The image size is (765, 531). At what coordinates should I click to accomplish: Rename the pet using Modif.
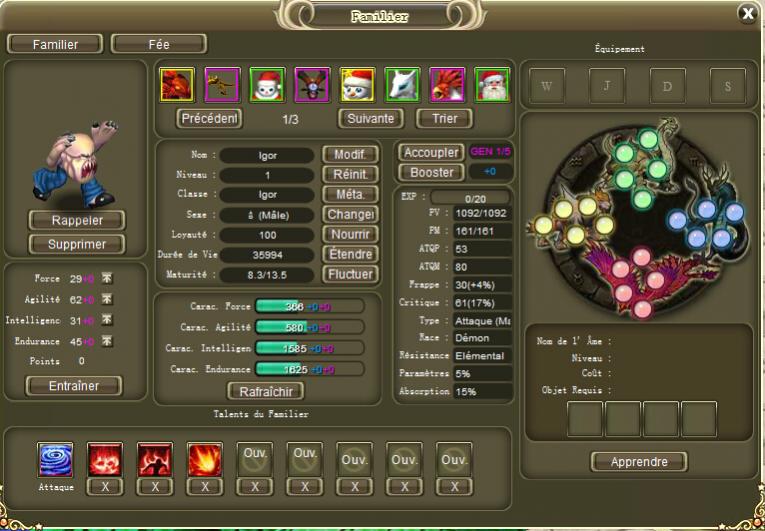[349, 155]
